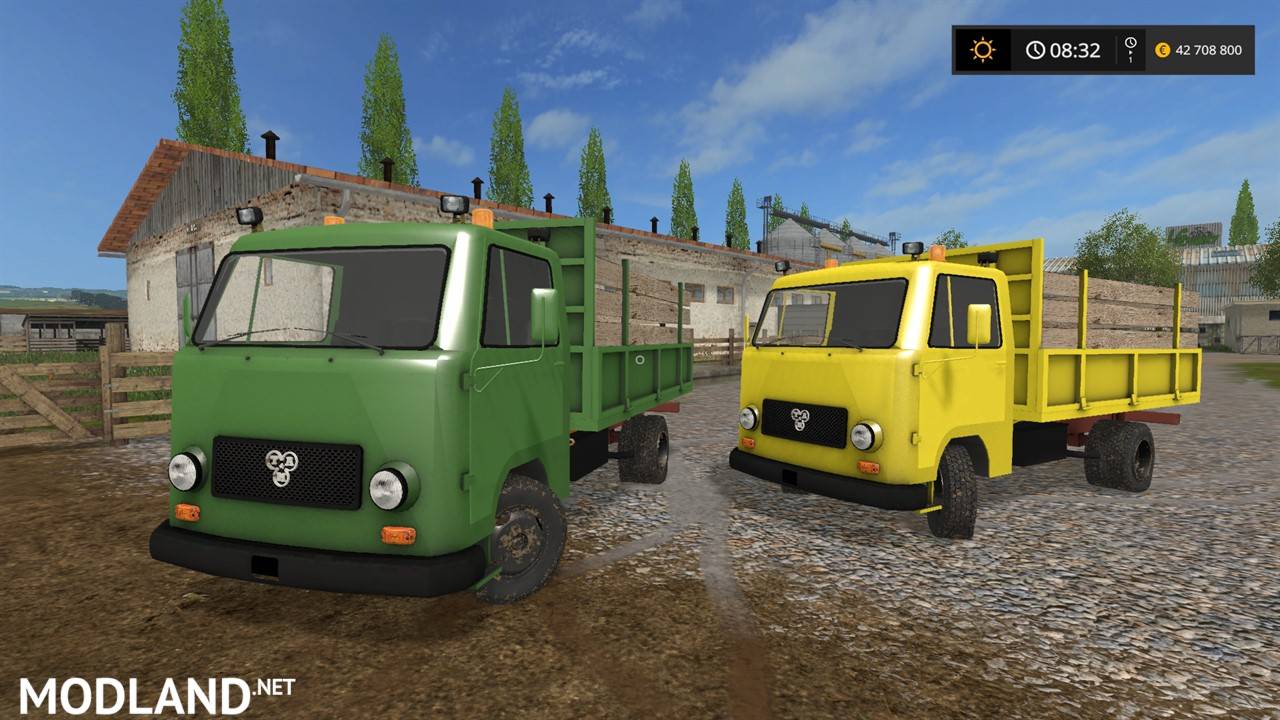This screenshot has height=720, width=1280.
Task: Click the time acceleration play arrow
Action: pyautogui.click(x=1131, y=53)
